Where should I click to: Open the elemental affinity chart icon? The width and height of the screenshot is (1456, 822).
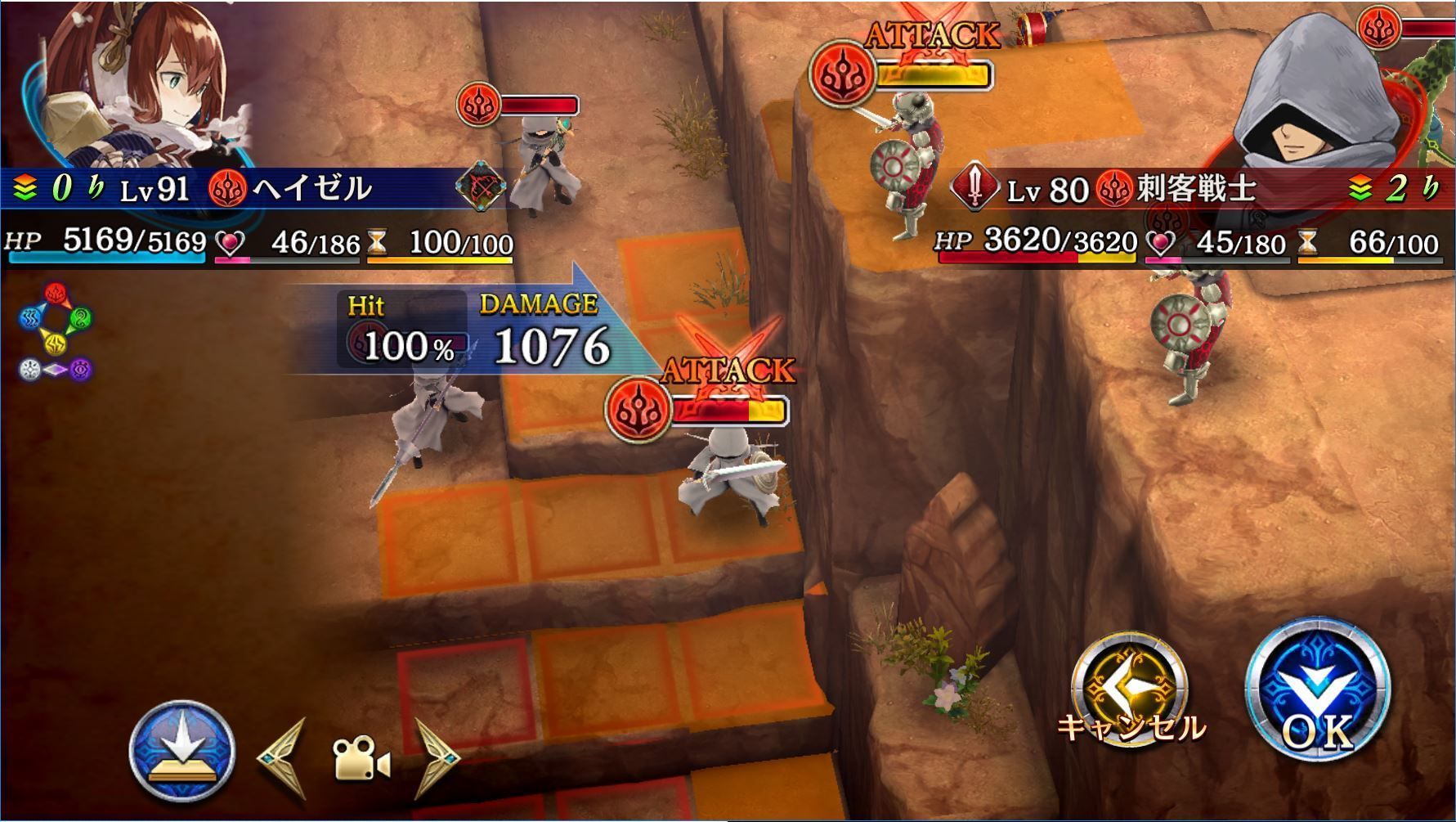click(x=56, y=333)
